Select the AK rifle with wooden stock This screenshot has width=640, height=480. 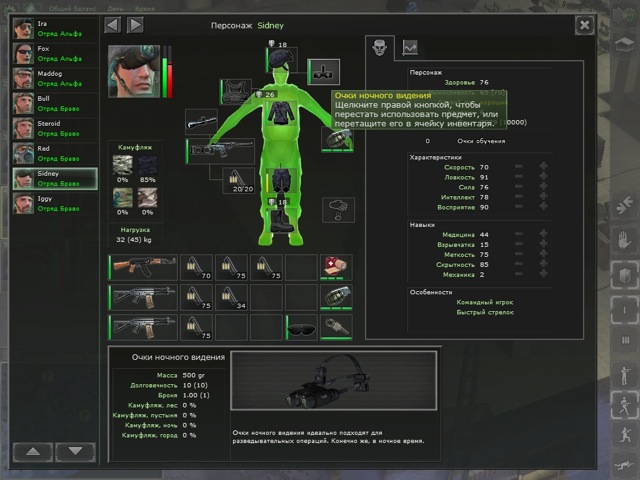click(x=142, y=266)
